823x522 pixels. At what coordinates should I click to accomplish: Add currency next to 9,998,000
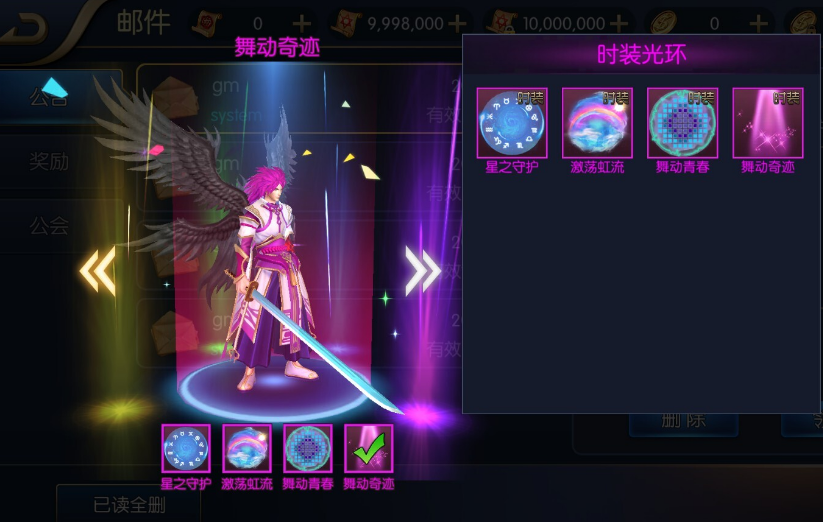pyautogui.click(x=457, y=23)
